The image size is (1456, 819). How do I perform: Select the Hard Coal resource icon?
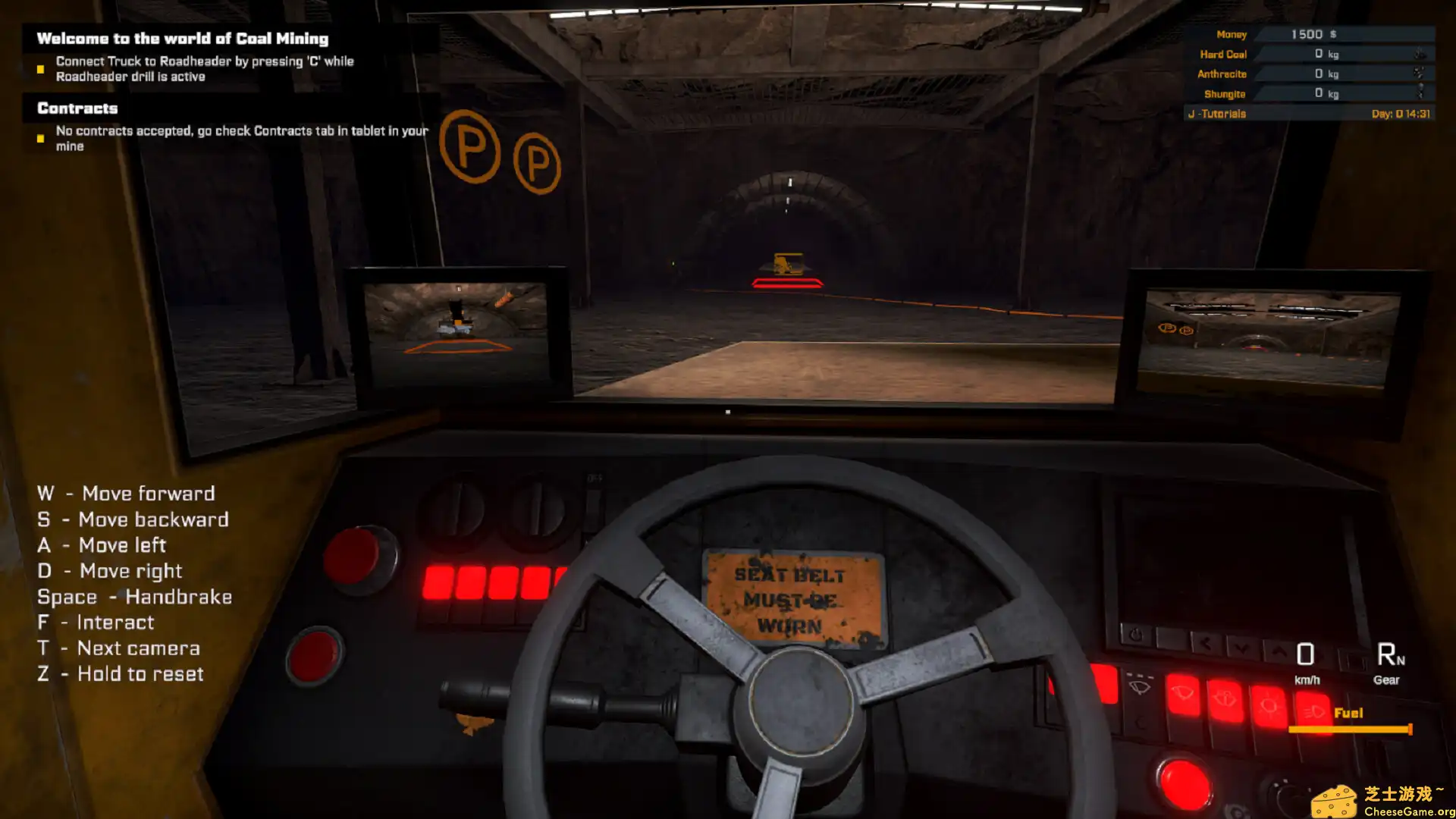click(1420, 54)
